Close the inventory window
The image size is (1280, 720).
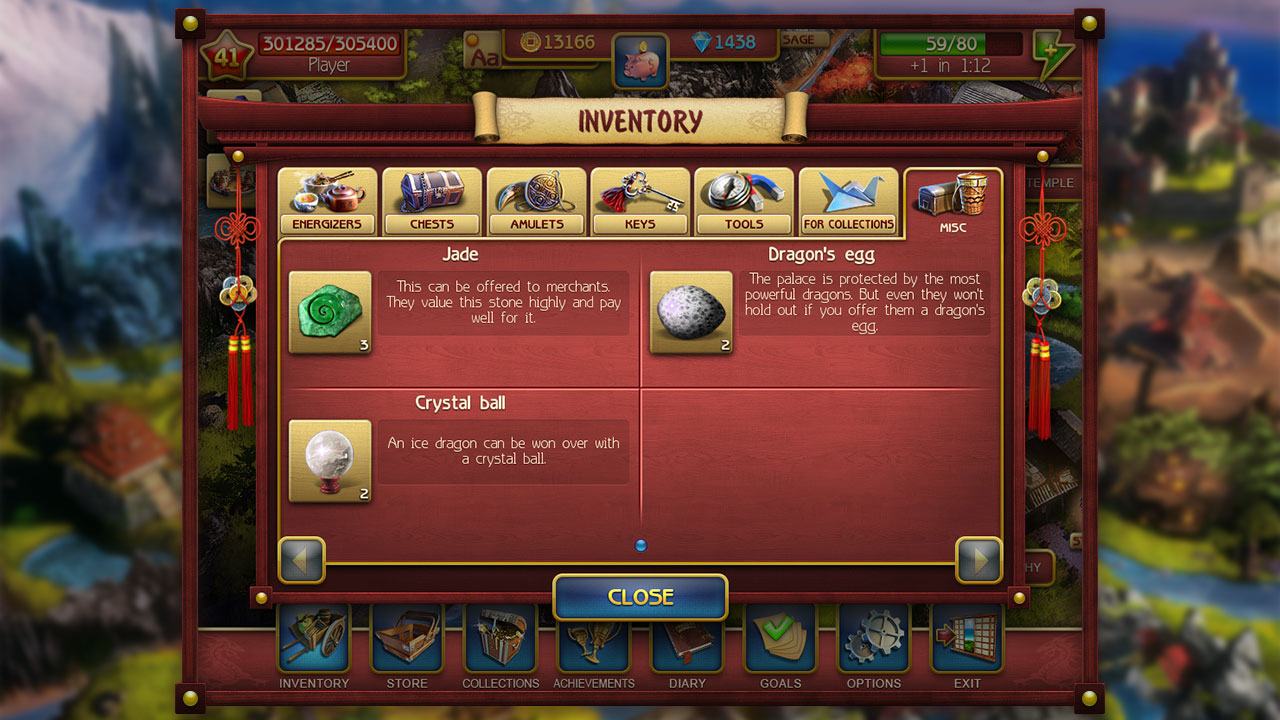640,597
